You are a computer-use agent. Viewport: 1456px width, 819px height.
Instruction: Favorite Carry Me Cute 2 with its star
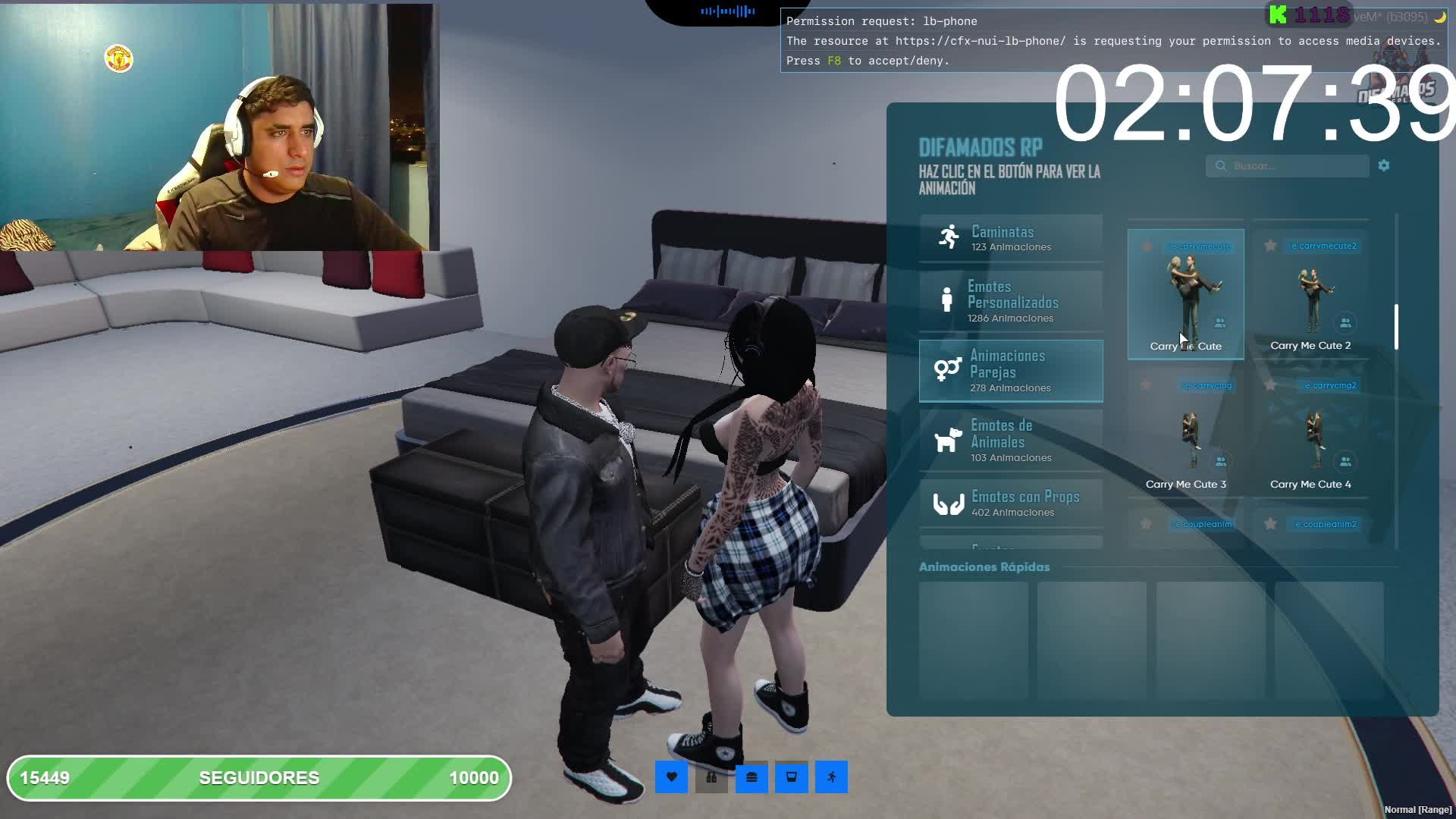1270,246
